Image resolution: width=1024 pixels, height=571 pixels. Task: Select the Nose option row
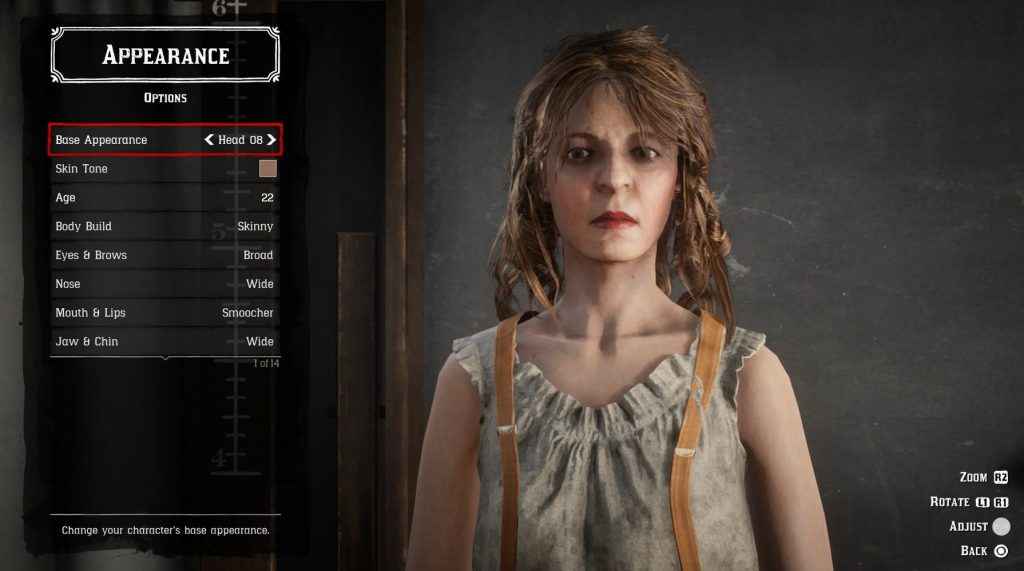(165, 284)
